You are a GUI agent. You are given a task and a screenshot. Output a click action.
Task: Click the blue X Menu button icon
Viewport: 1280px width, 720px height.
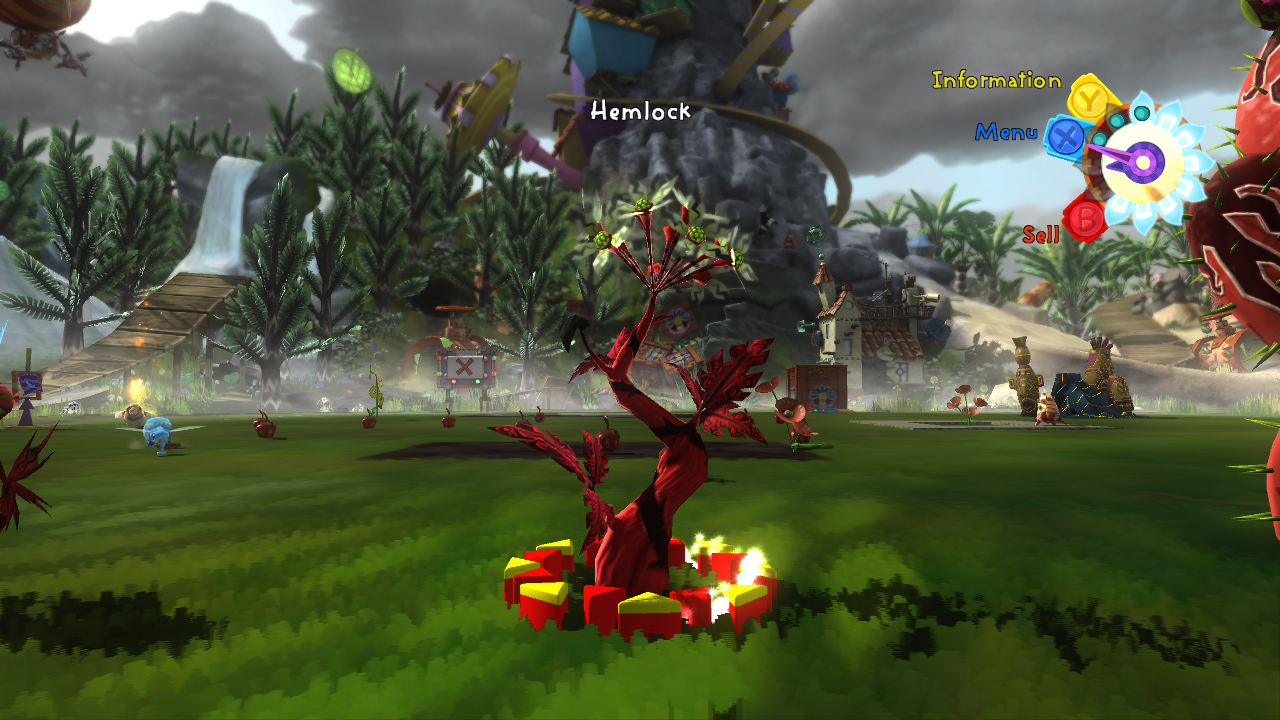[1066, 139]
